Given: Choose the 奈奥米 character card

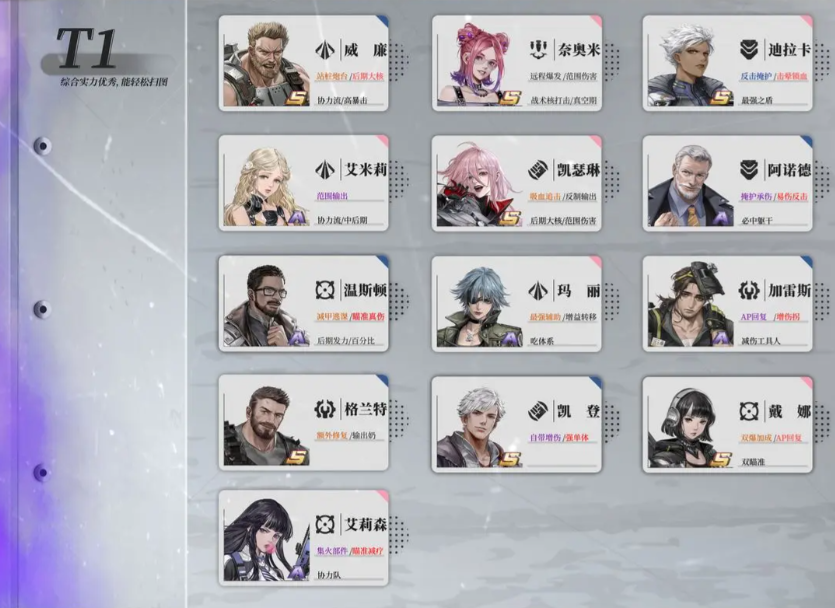Looking at the screenshot, I should click(517, 62).
